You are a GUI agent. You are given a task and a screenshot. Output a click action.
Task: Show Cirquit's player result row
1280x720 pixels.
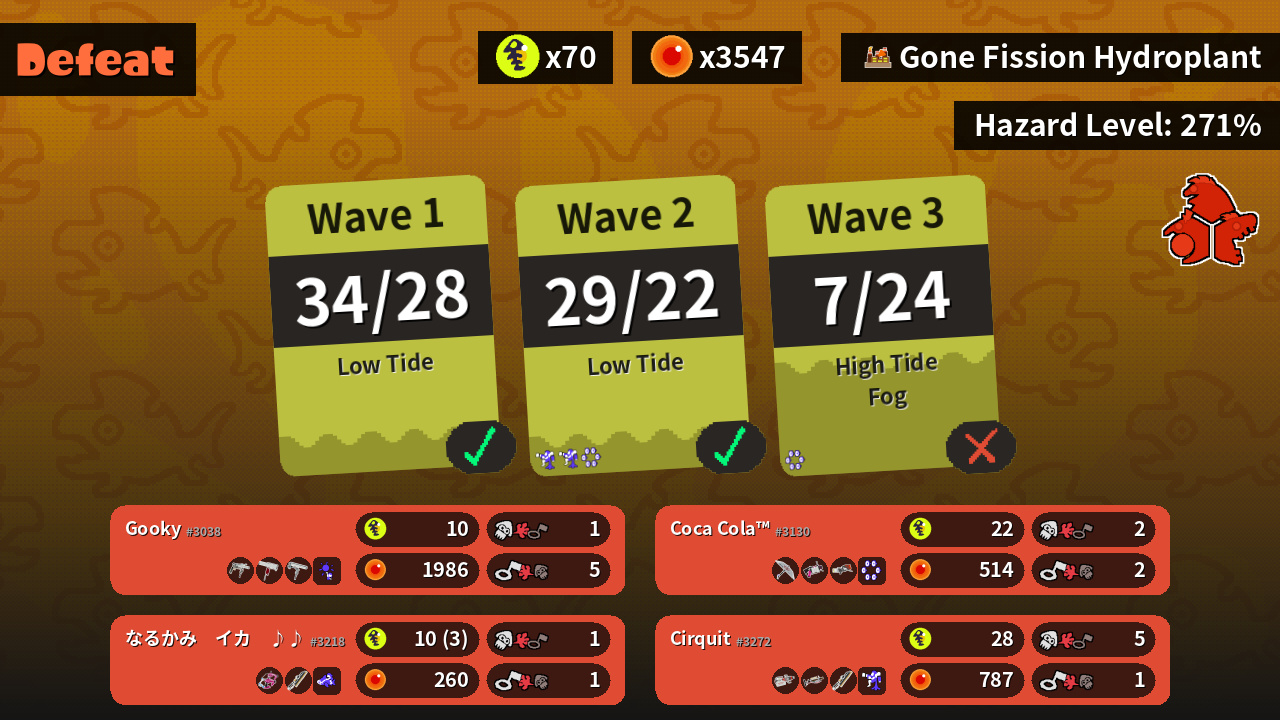912,660
